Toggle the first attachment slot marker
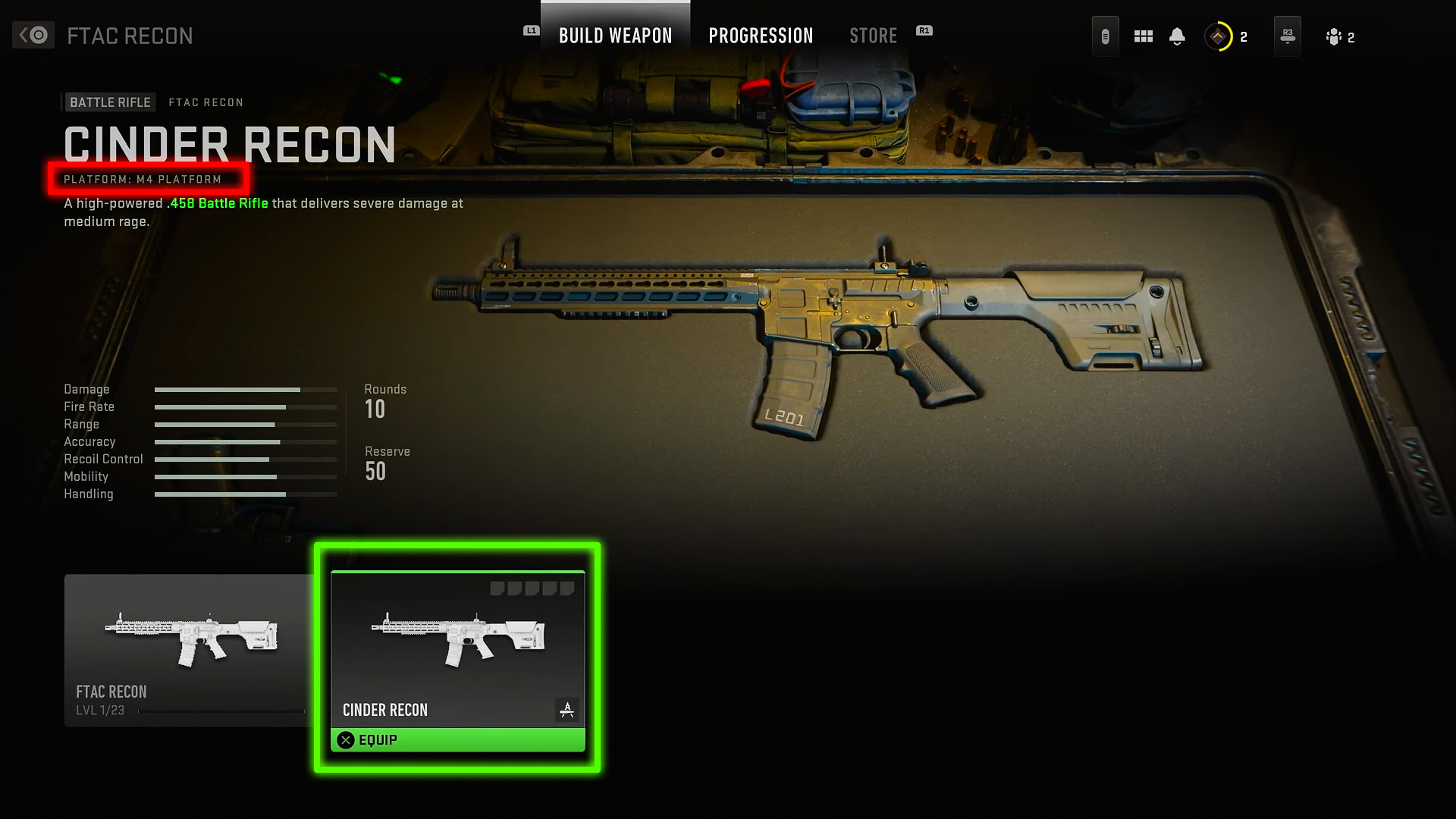This screenshot has width=1456, height=819. [x=498, y=587]
